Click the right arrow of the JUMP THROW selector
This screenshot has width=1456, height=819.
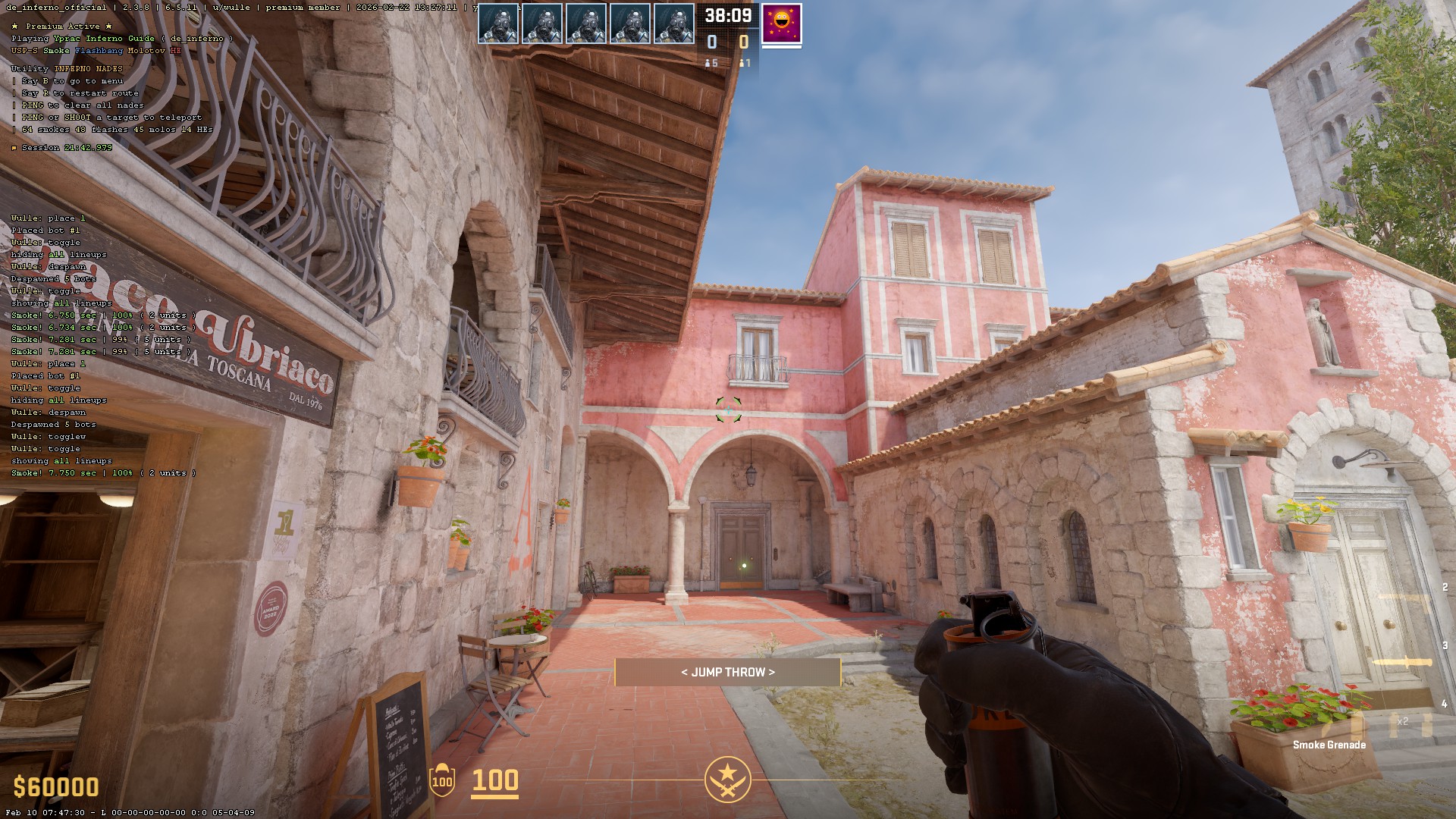pos(773,671)
